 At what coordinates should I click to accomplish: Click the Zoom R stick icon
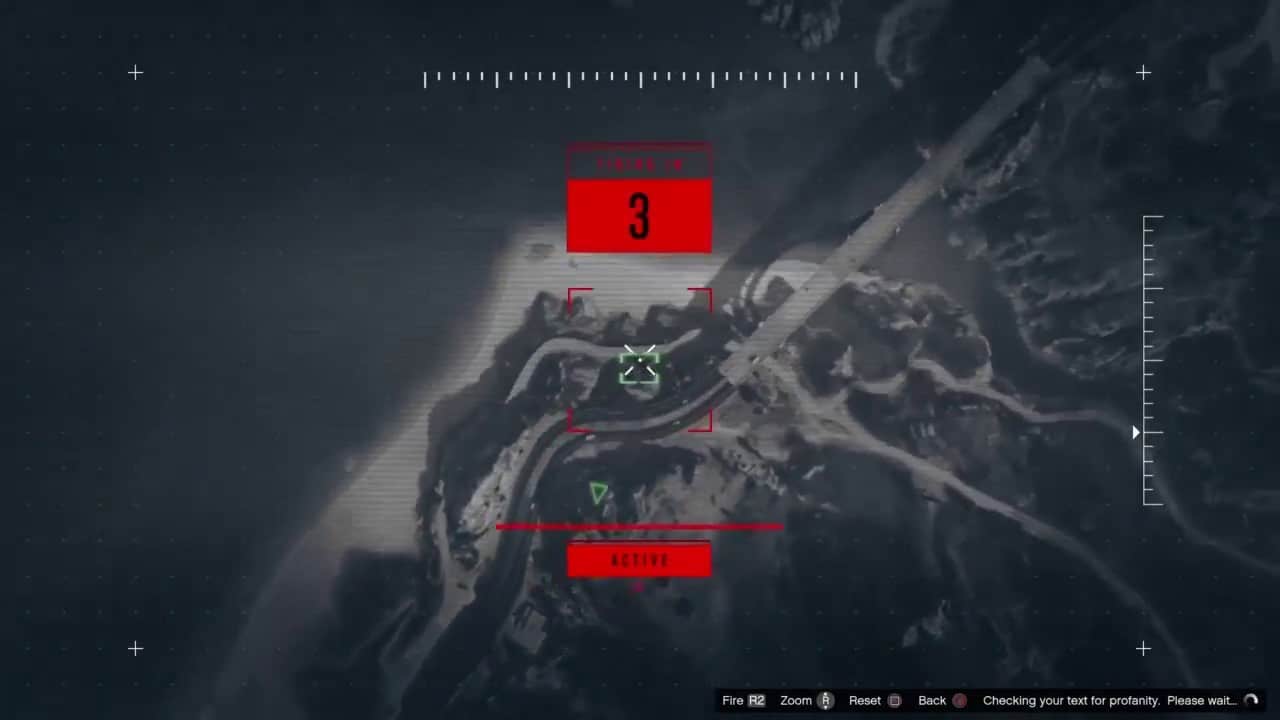[x=825, y=700]
